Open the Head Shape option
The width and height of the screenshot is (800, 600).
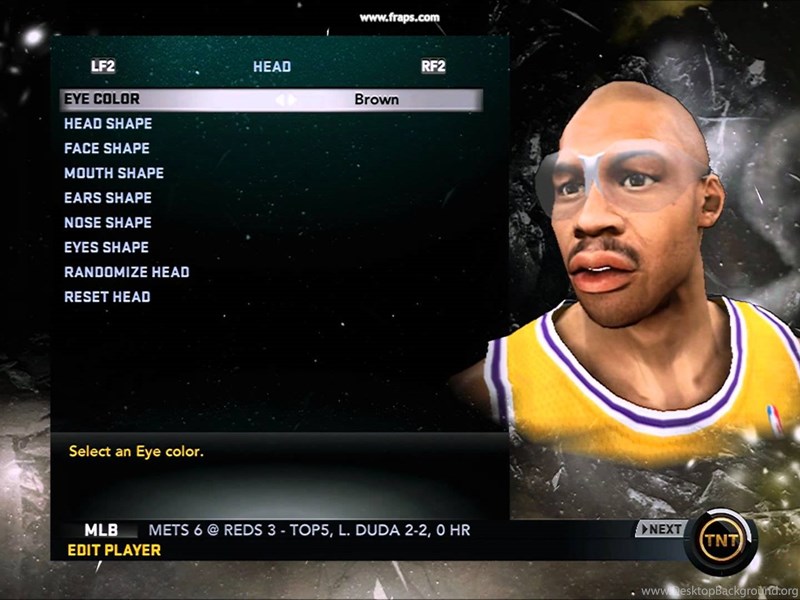(x=108, y=124)
